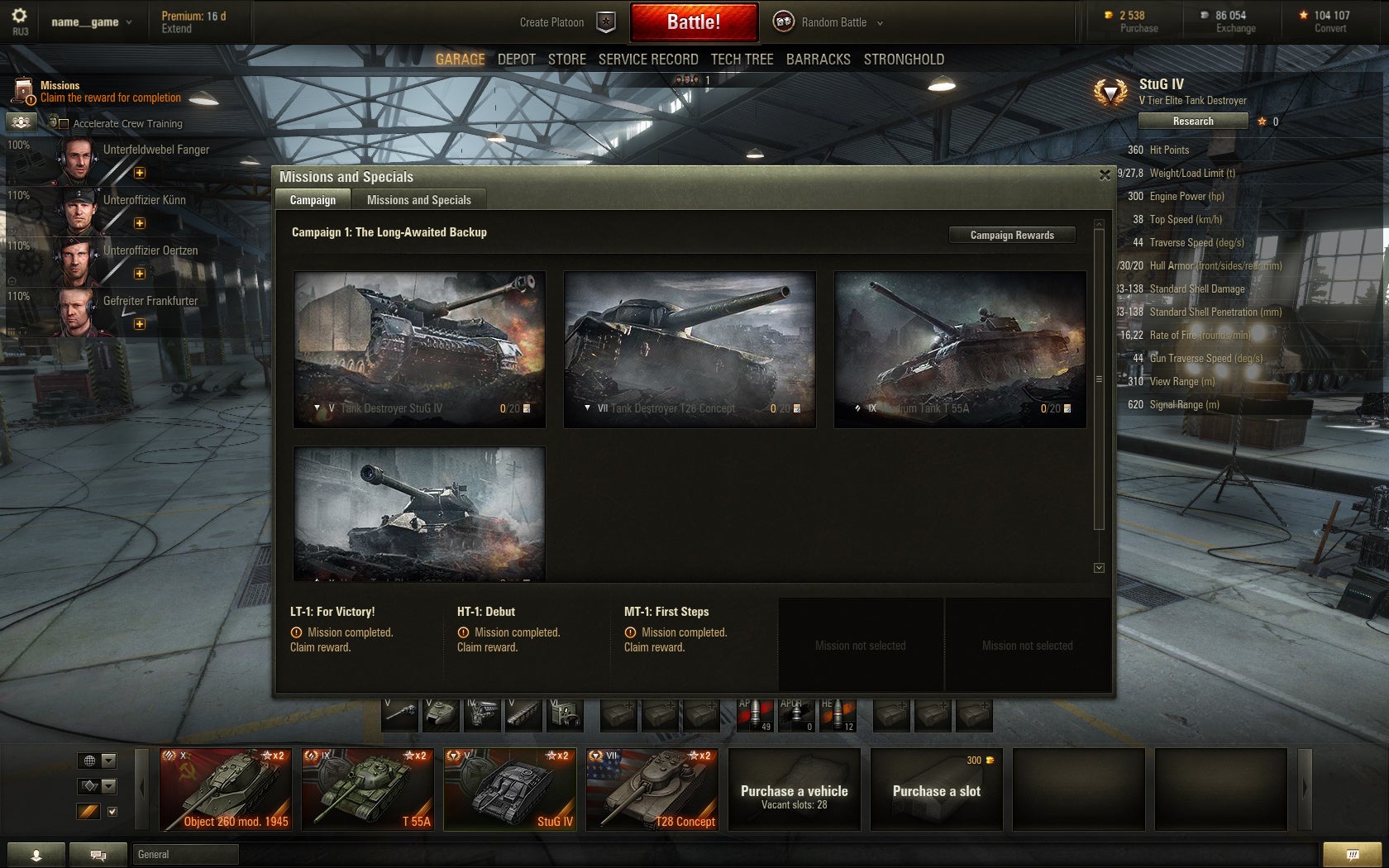Screen dimensions: 1389x868
Task: Select Object 260 mod. 1945 in carousel
Action: [225, 789]
